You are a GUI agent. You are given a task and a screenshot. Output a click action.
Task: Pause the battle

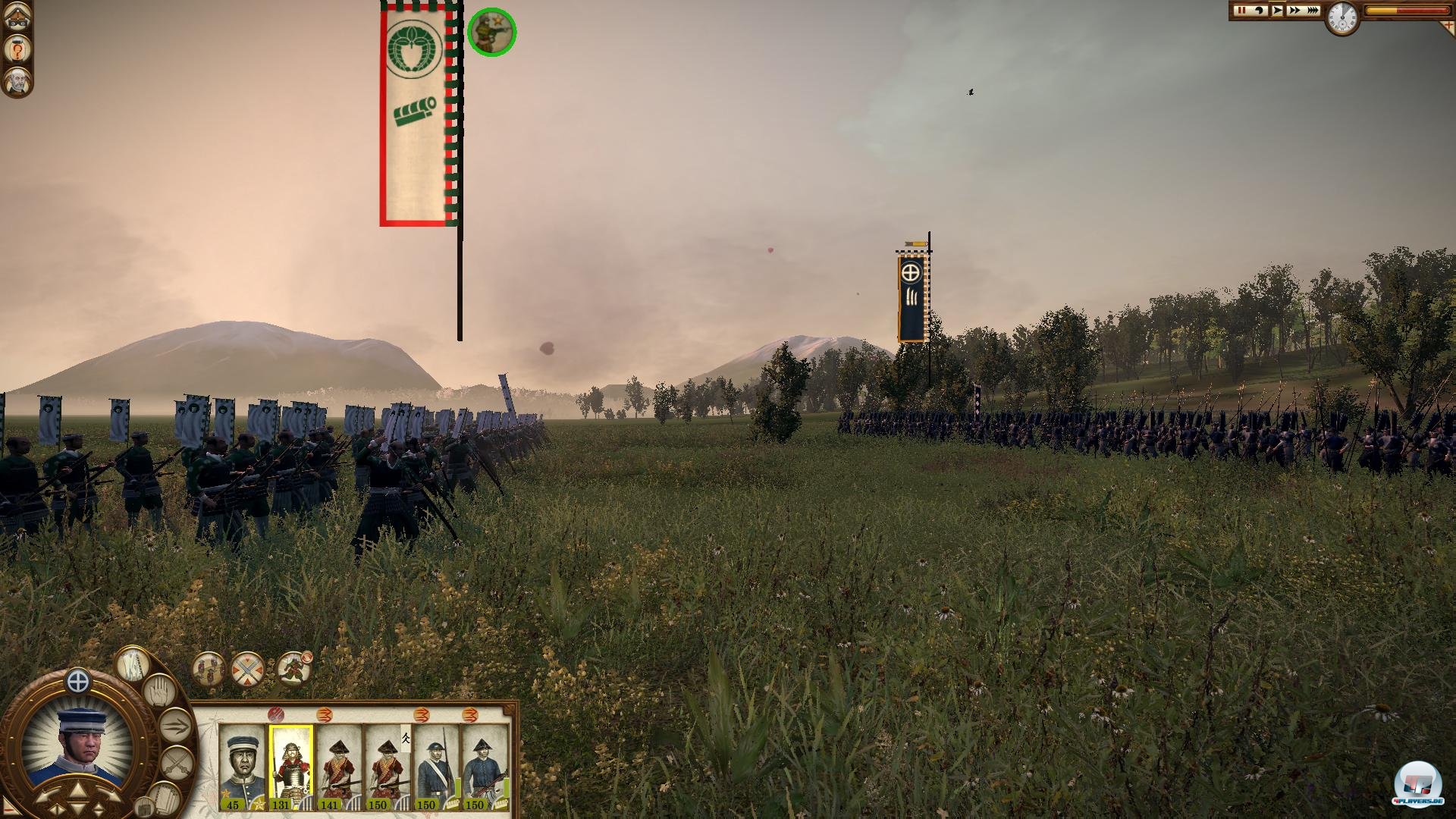1241,11
